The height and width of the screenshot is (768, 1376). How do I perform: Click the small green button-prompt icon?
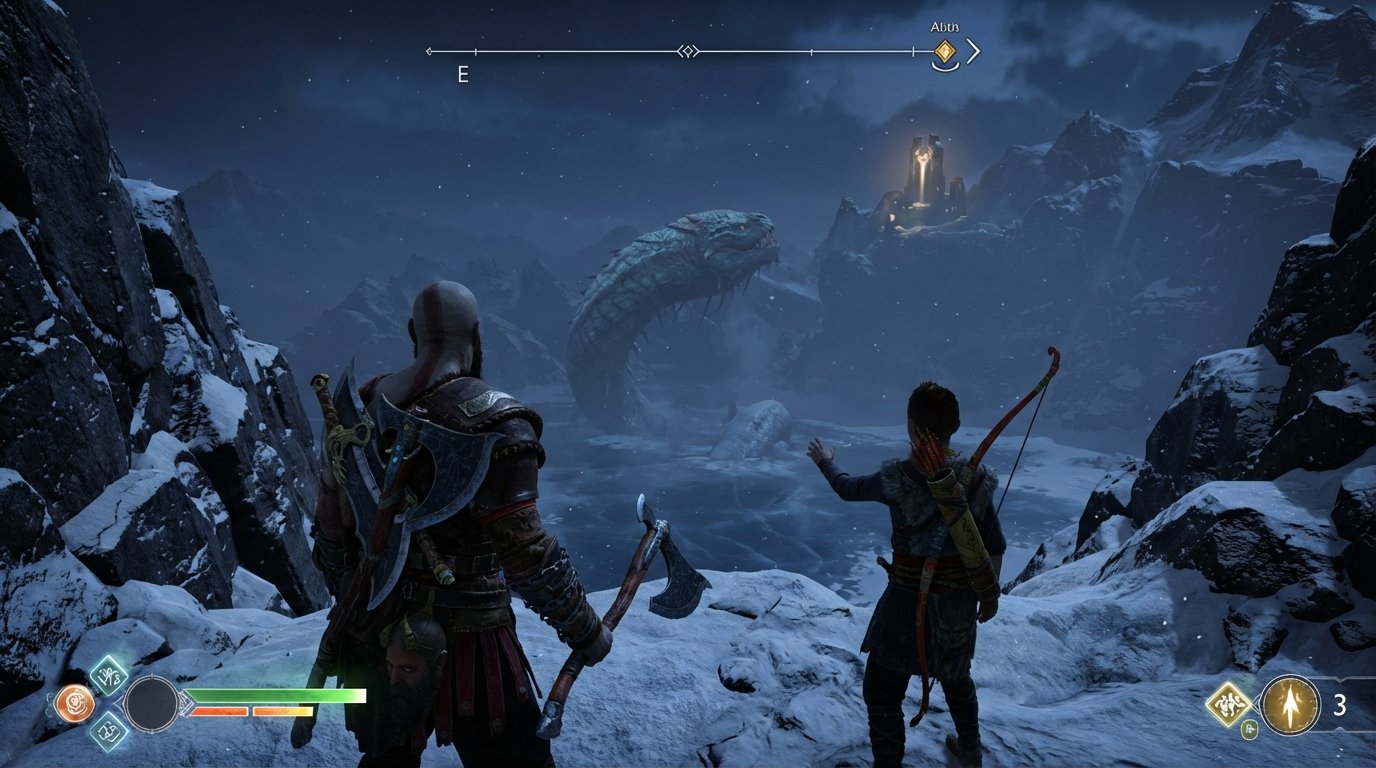(1249, 728)
